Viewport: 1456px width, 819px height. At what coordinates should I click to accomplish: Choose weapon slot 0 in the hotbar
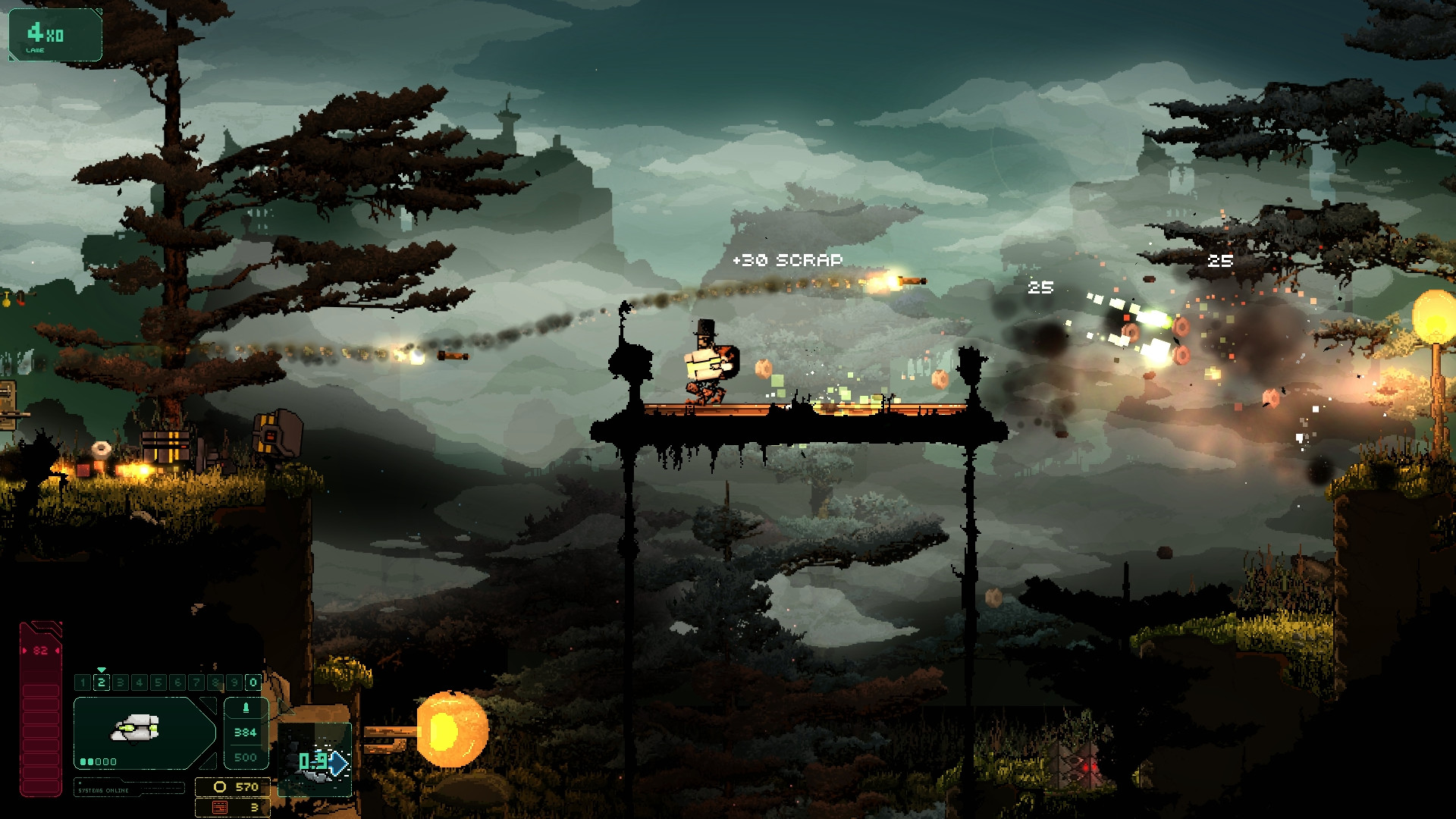coord(253,682)
